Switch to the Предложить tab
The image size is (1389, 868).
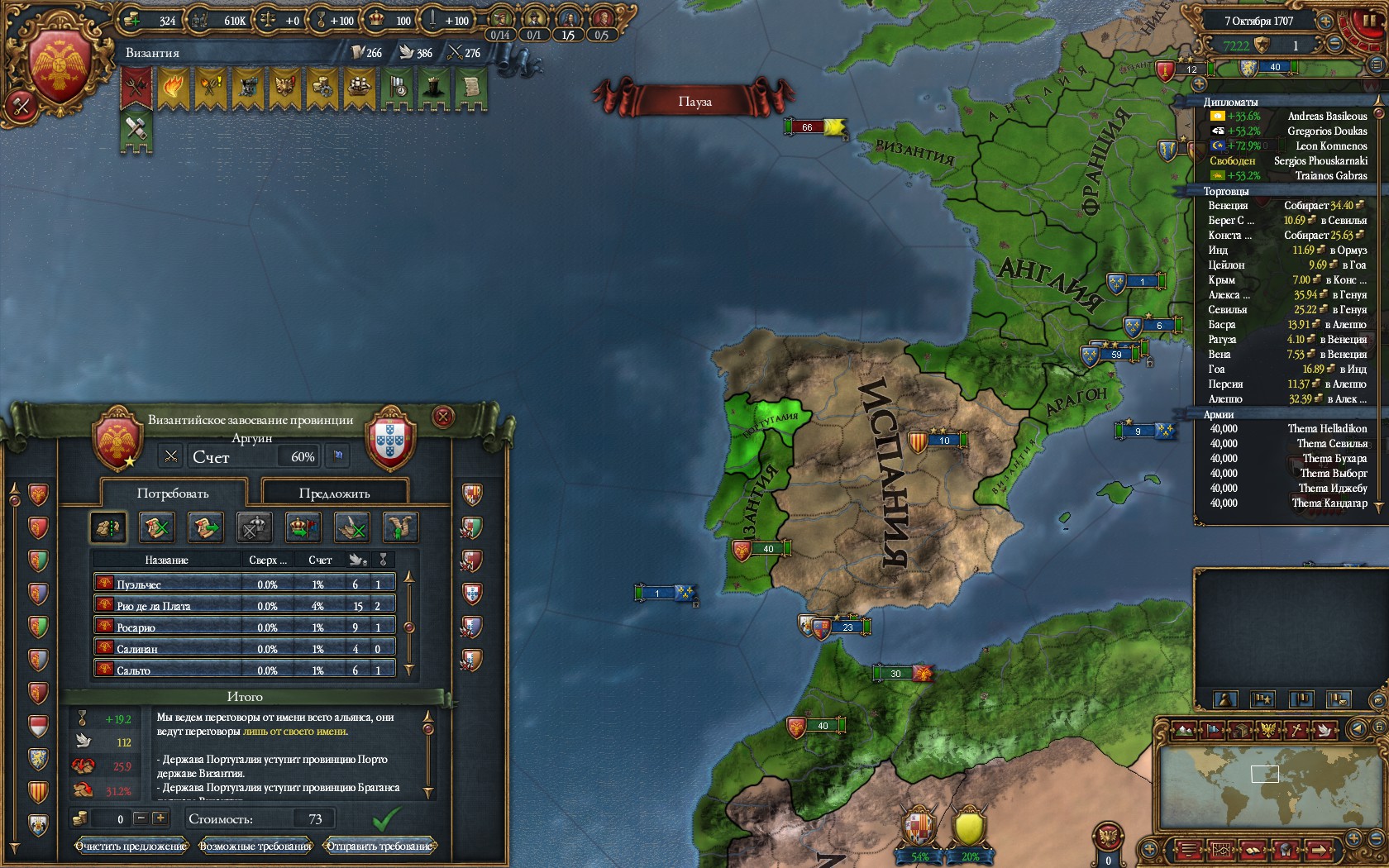click(x=334, y=494)
